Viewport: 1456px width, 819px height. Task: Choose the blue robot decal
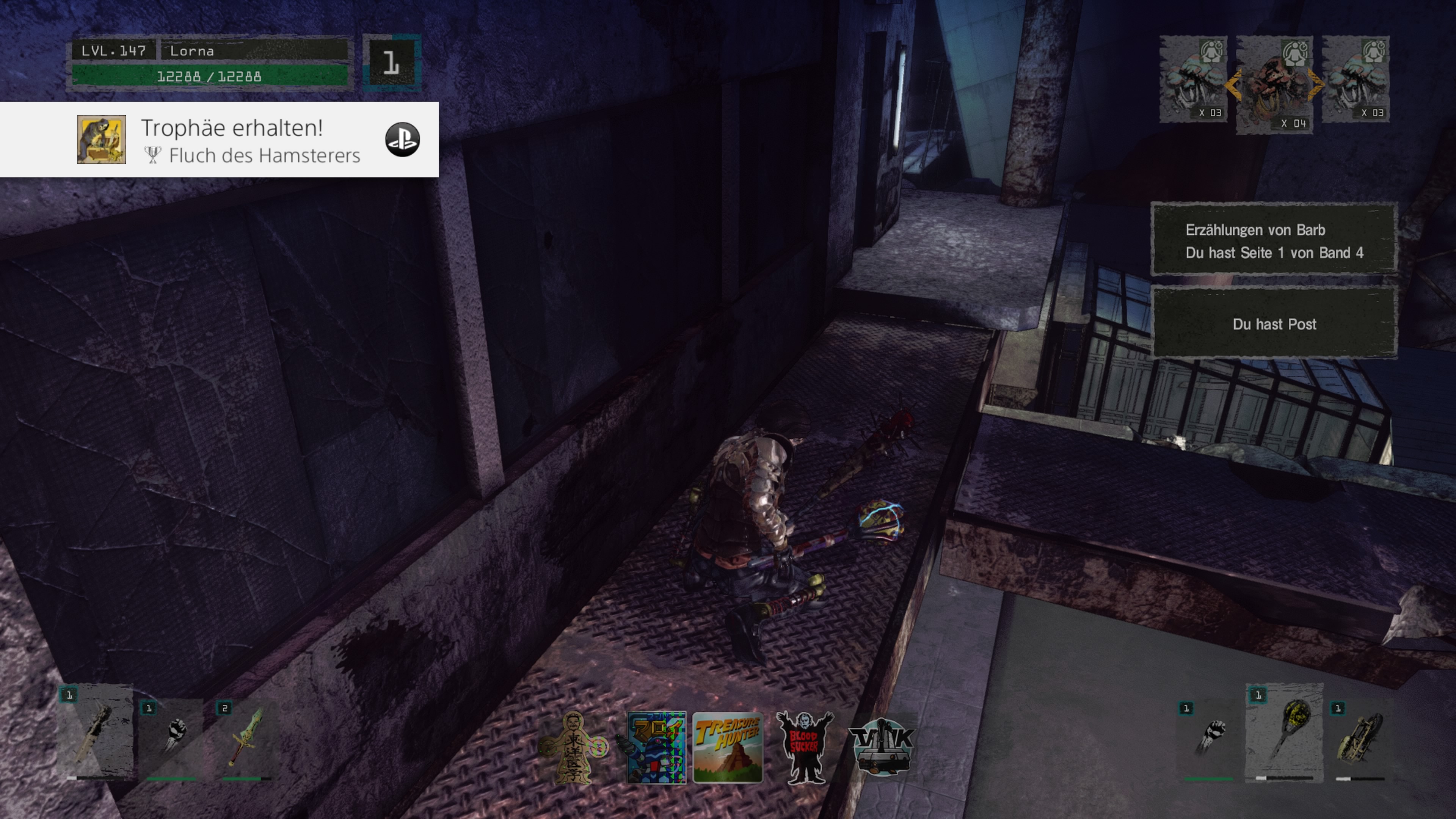(x=656, y=747)
